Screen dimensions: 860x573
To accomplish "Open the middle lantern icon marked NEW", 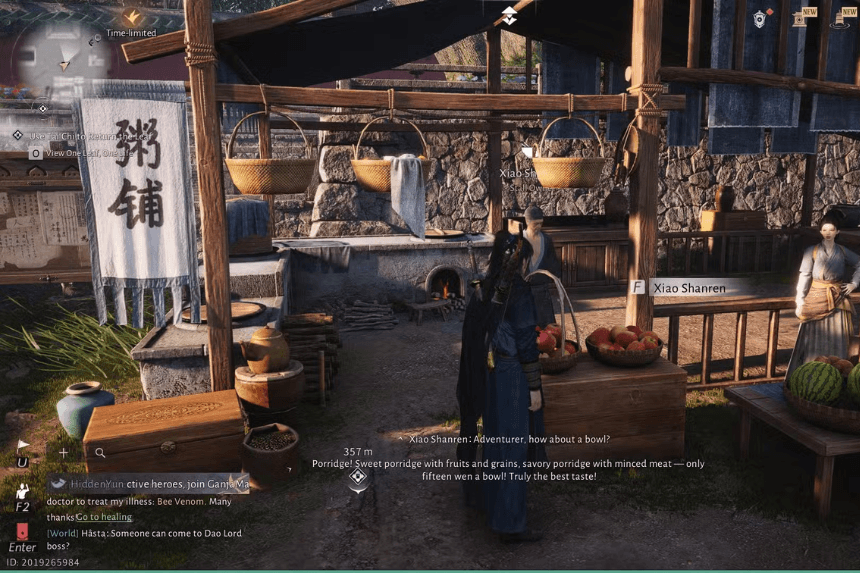I will tap(799, 18).
